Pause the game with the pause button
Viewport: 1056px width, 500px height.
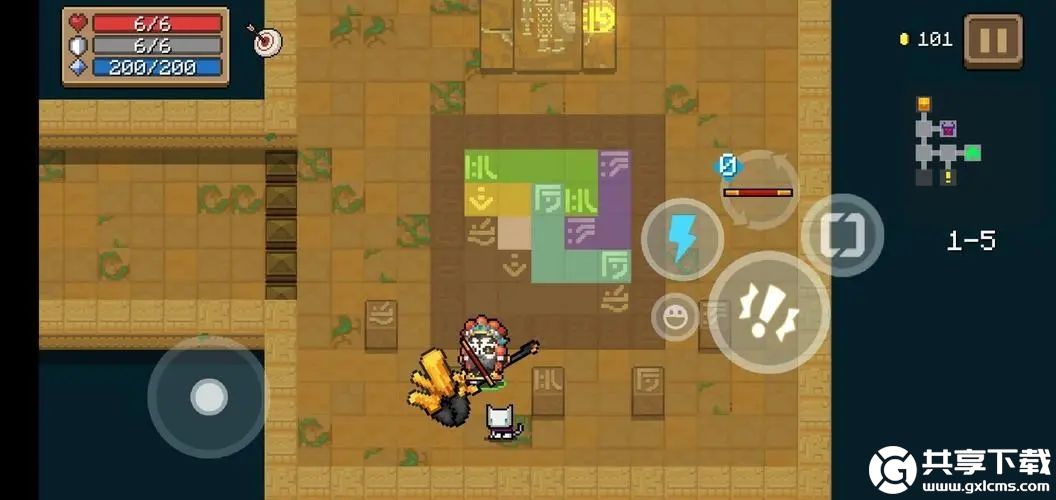[992, 41]
